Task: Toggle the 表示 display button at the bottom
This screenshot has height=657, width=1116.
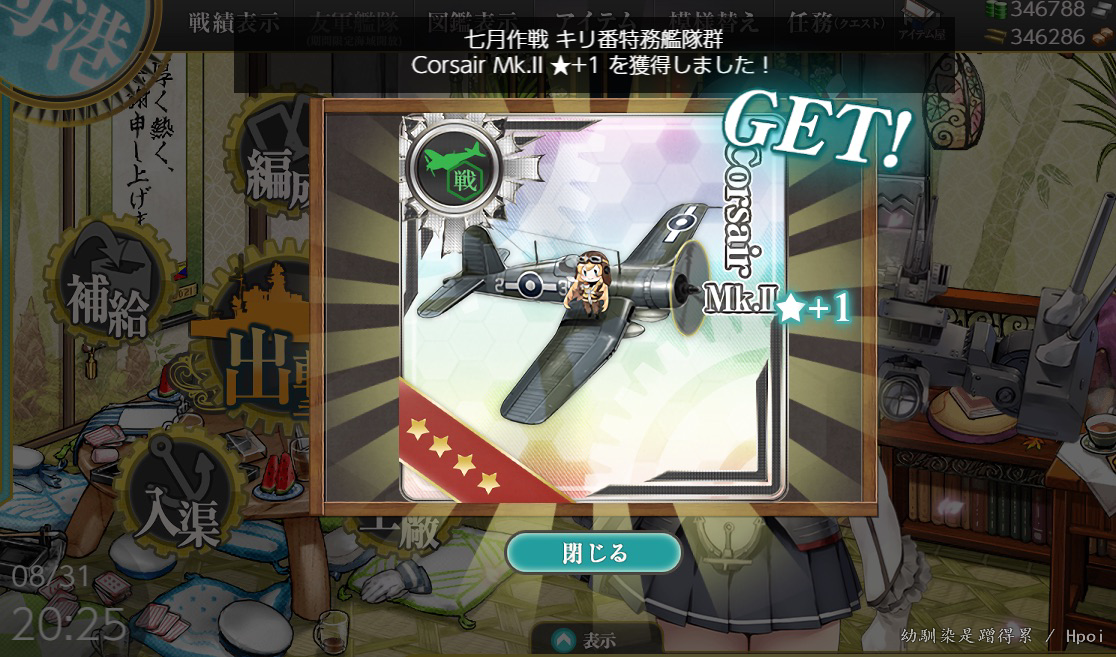Action: tap(588, 641)
